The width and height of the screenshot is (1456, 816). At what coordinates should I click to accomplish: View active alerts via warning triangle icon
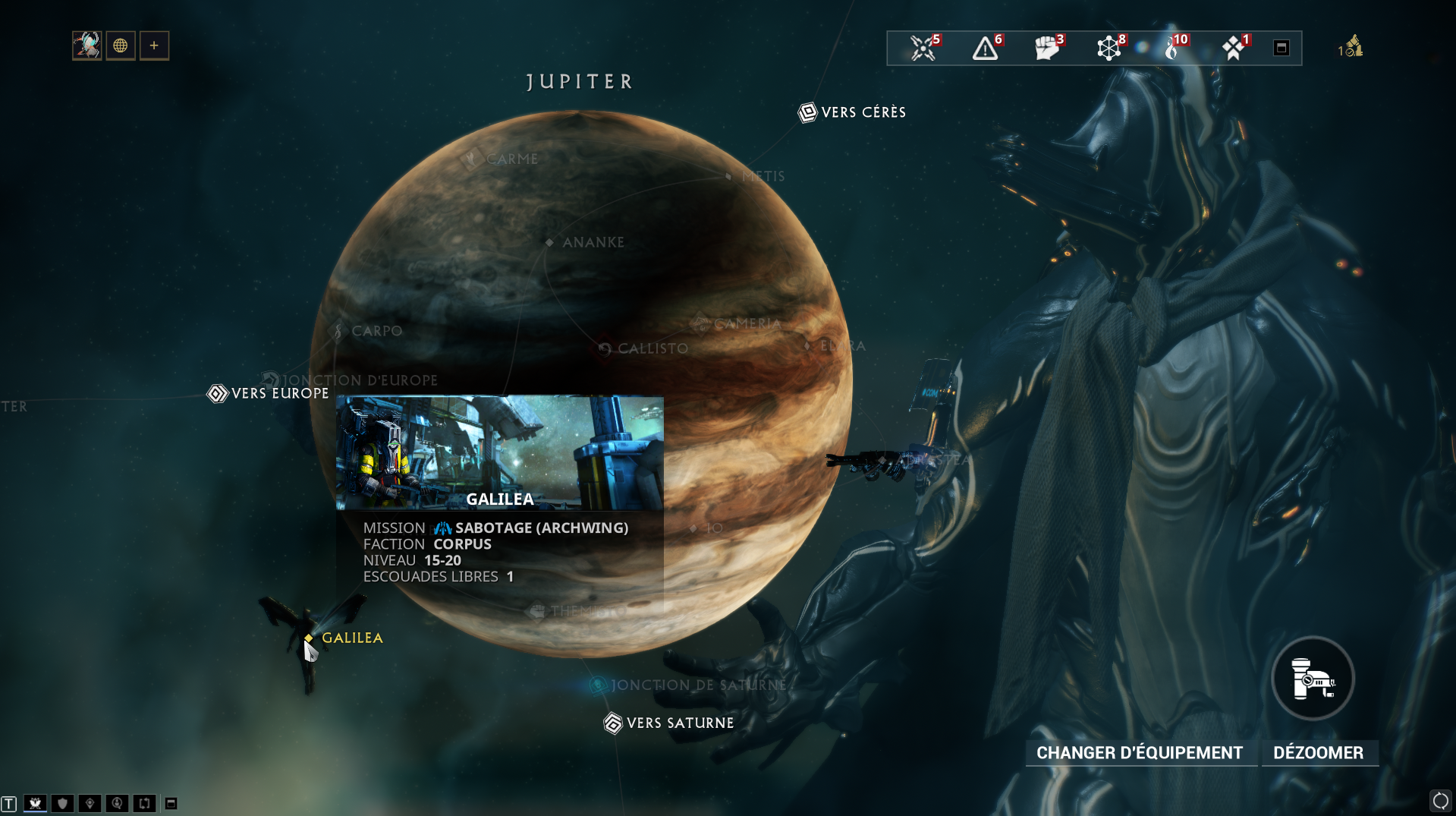(x=985, y=47)
